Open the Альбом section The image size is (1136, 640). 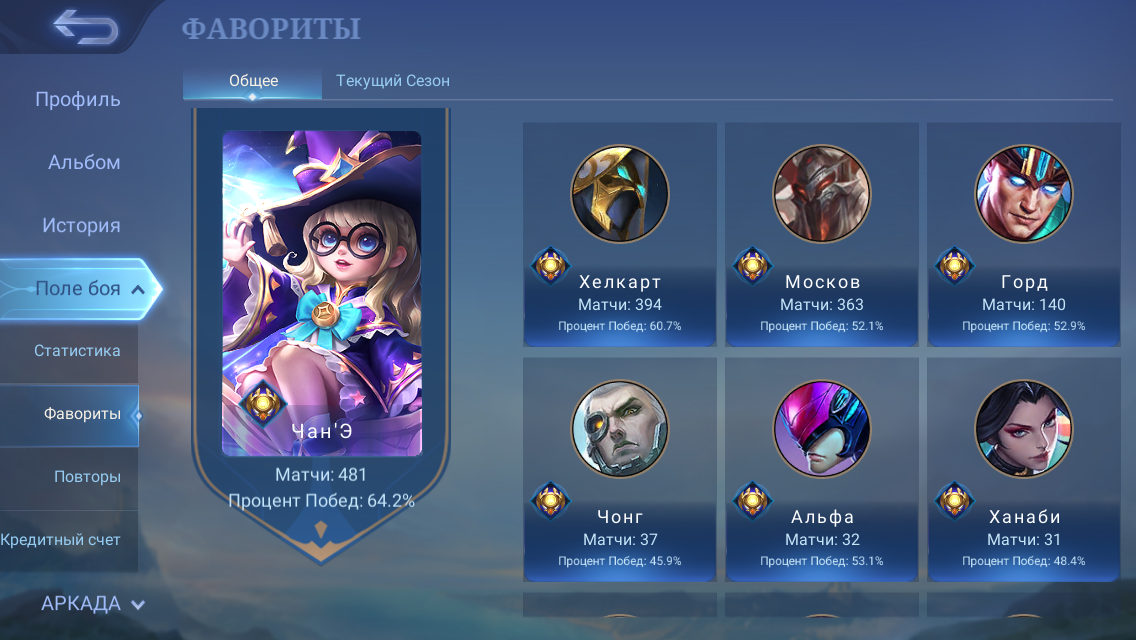coord(84,162)
